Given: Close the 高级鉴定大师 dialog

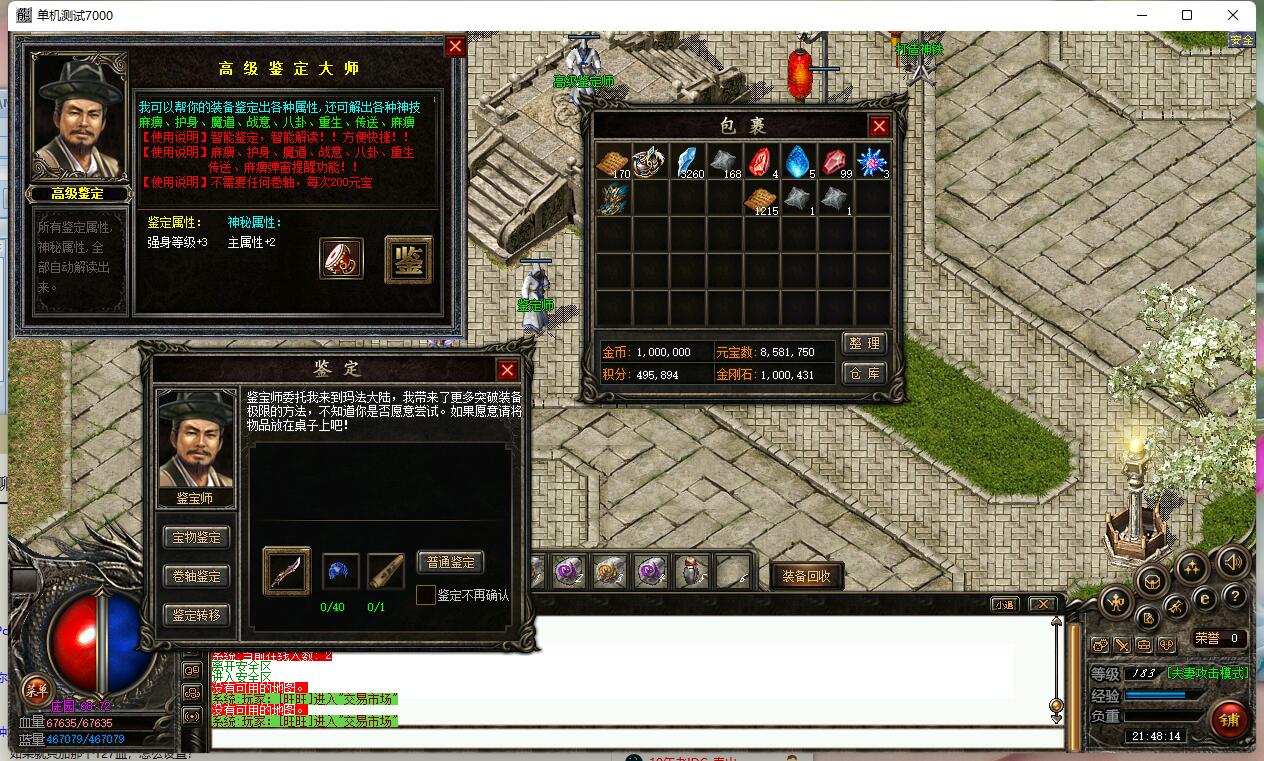Looking at the screenshot, I should [x=455, y=47].
